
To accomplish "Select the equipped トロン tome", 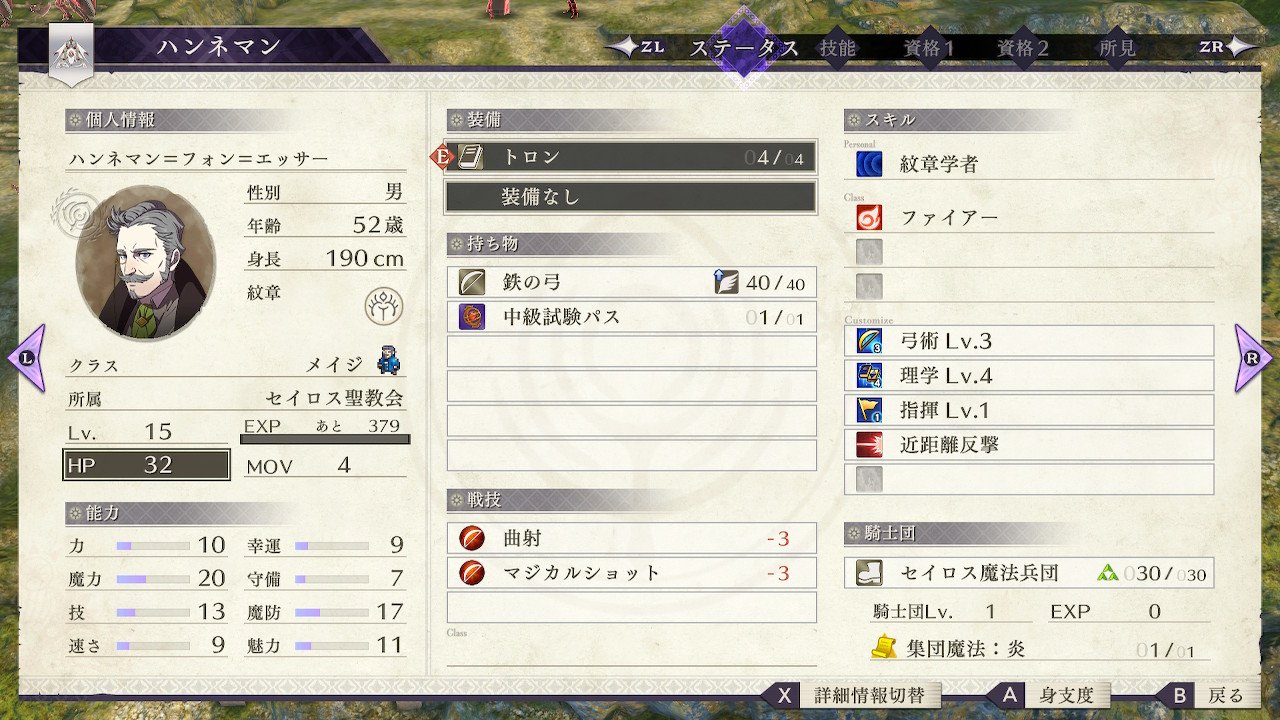I will point(631,157).
